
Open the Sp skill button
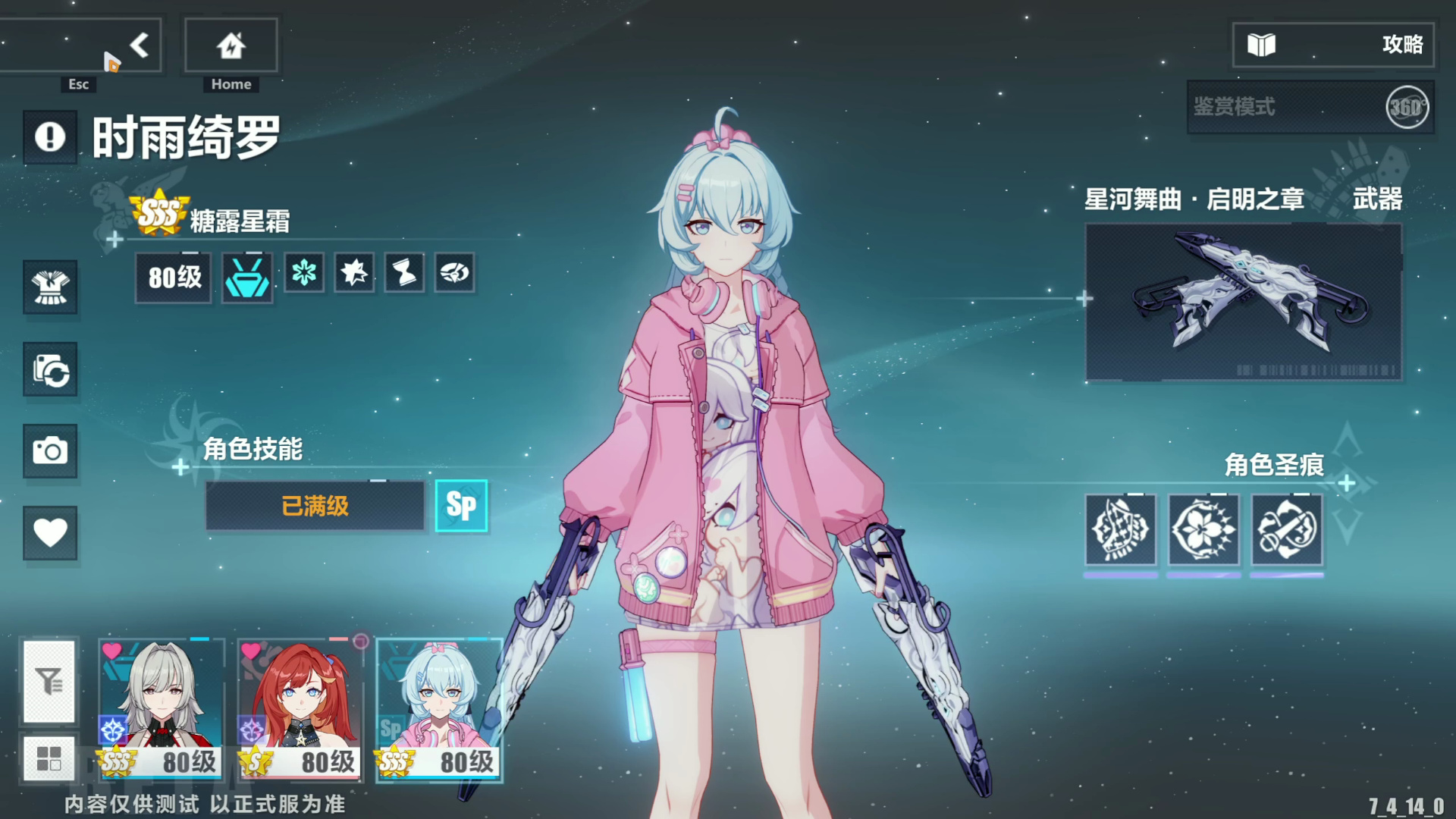(461, 506)
